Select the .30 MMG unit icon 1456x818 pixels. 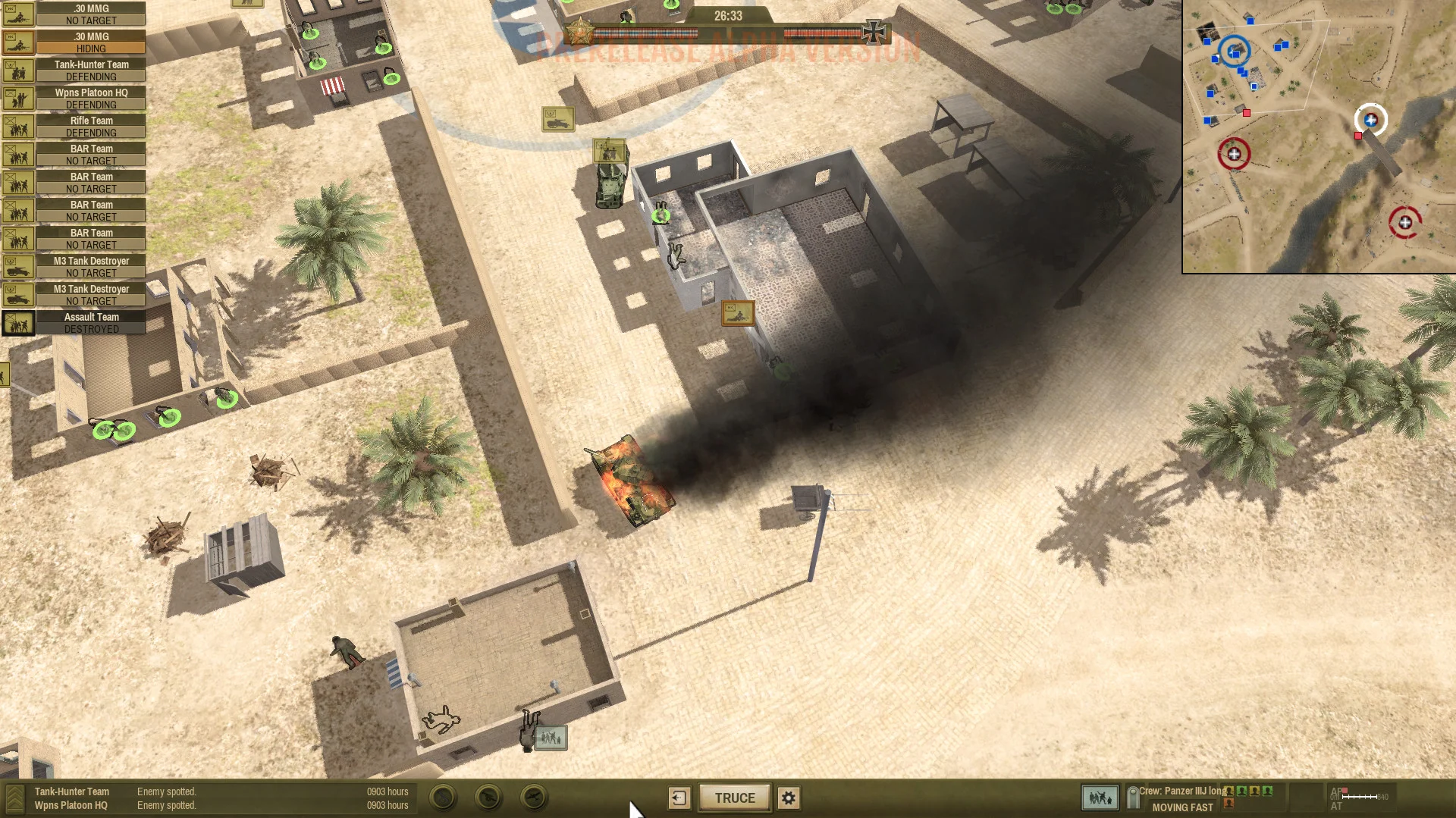(18, 14)
